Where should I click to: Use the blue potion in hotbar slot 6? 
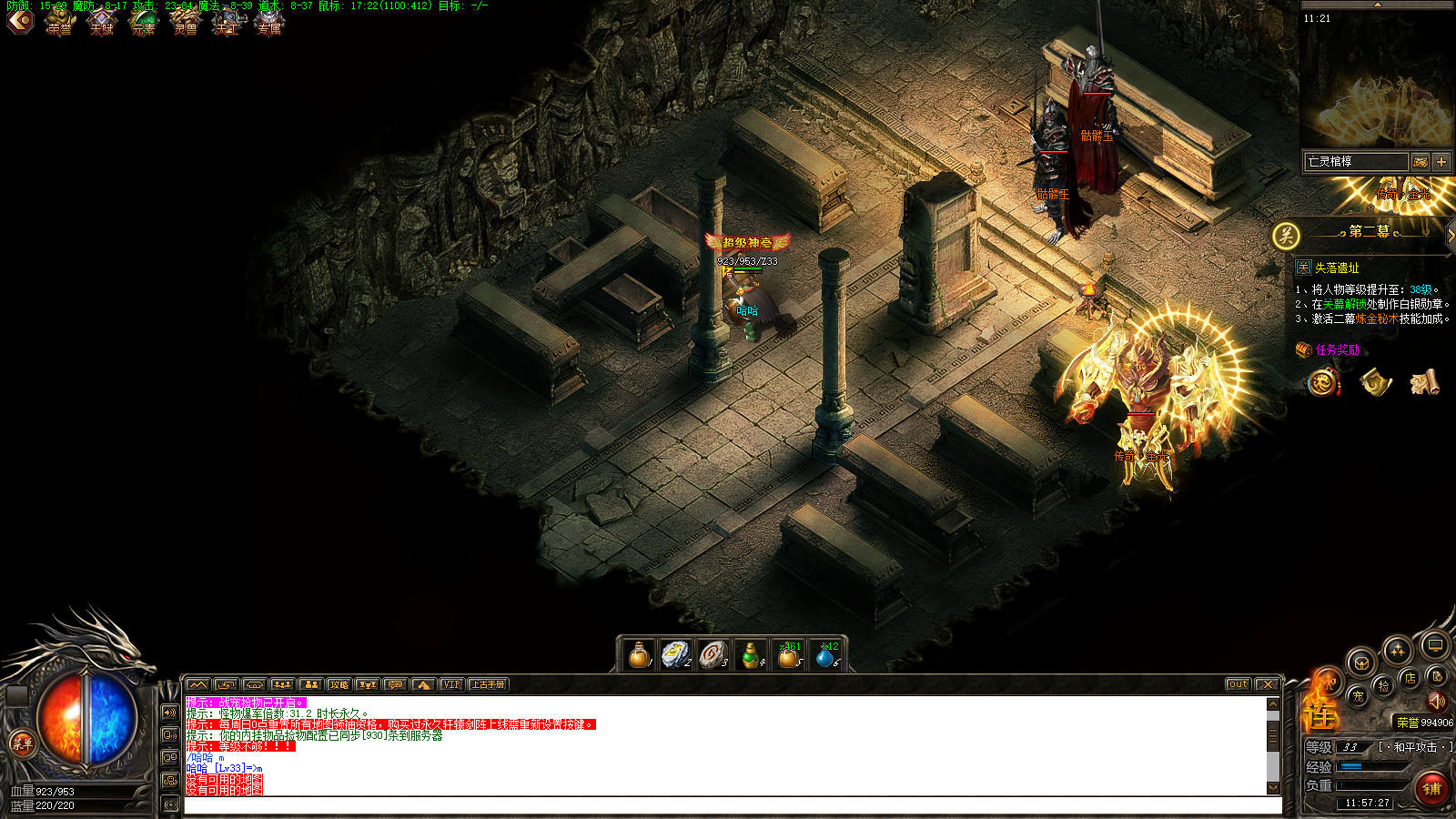pos(825,654)
